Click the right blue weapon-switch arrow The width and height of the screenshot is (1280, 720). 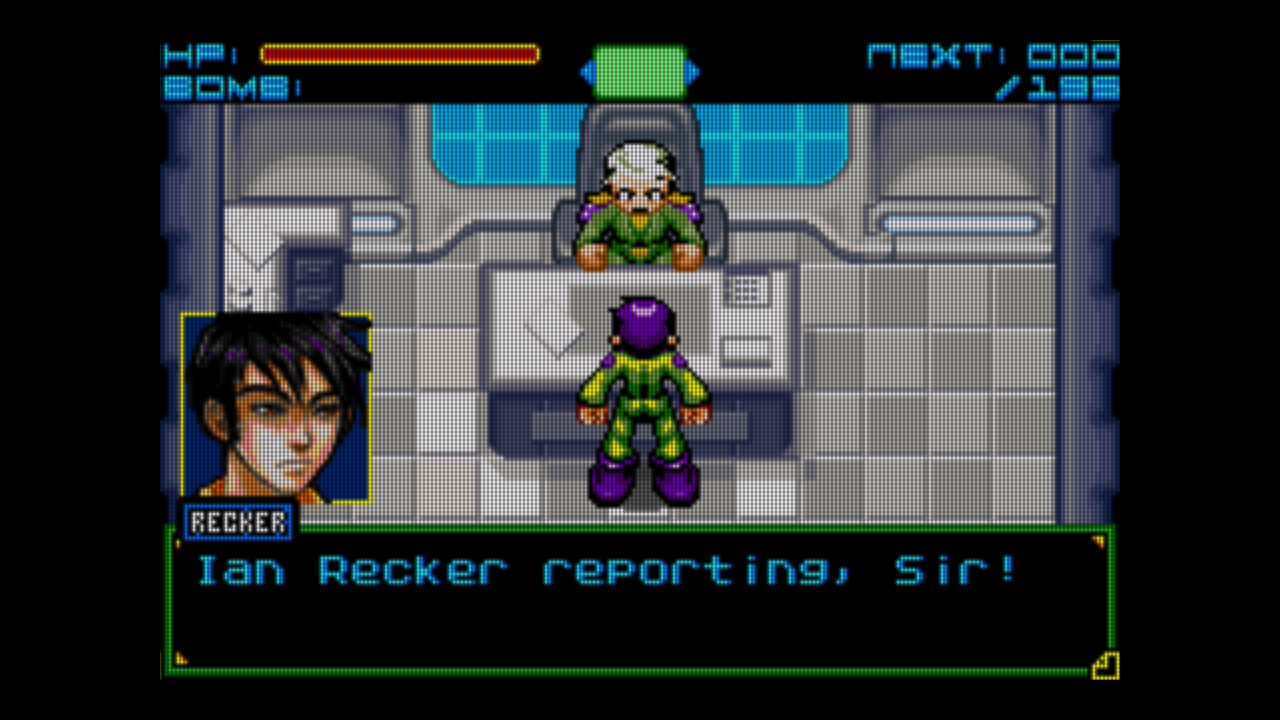click(x=693, y=72)
